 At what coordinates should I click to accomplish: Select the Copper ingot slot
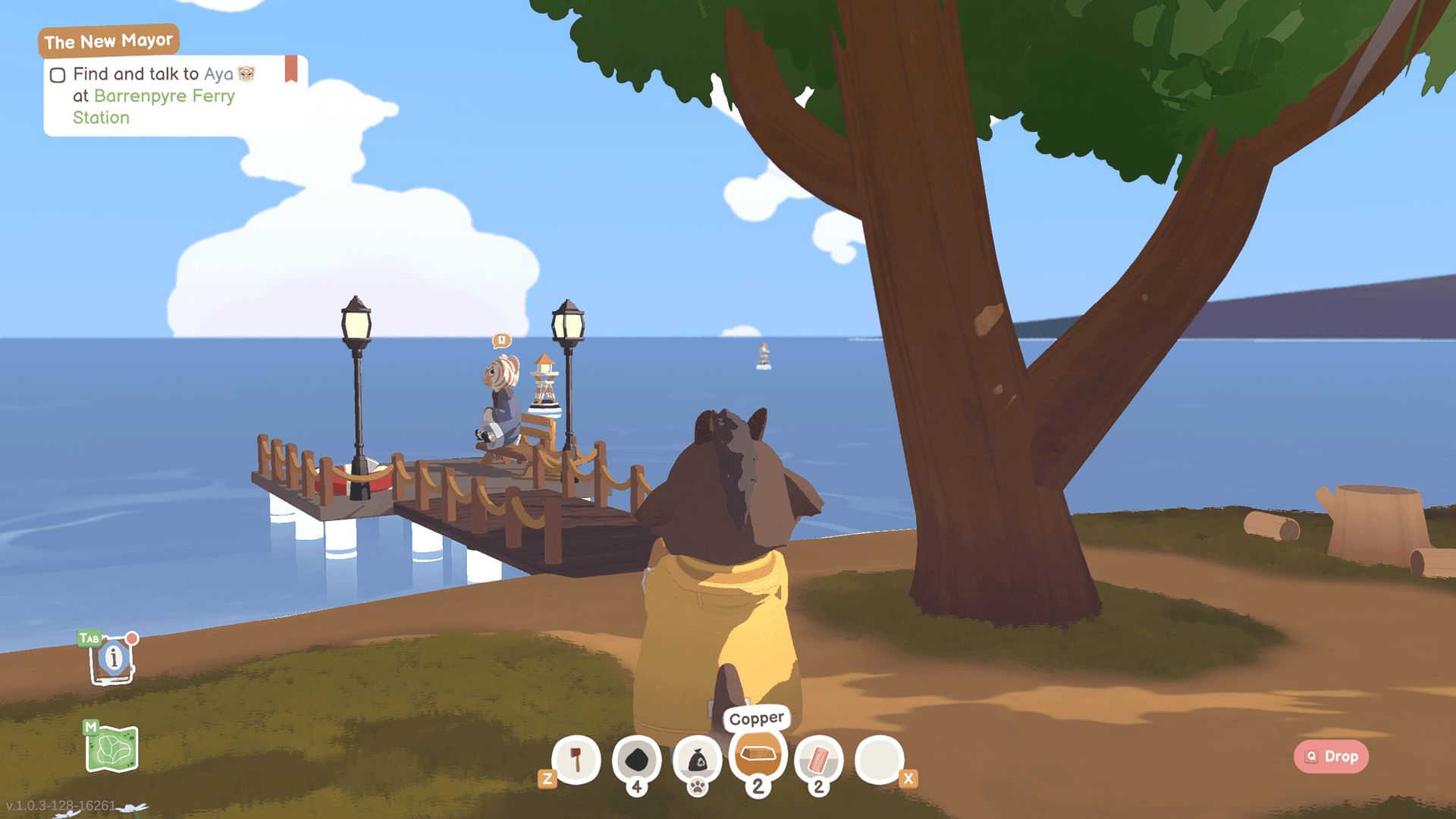[758, 755]
